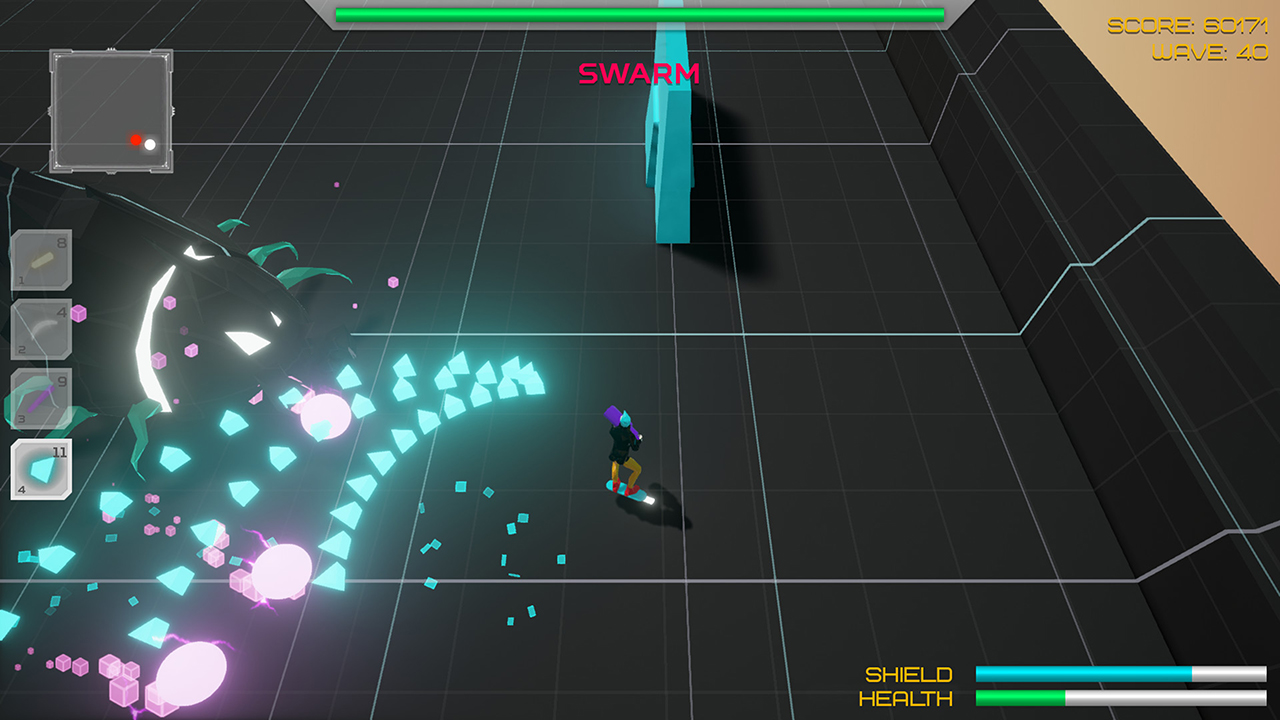This screenshot has height=720, width=1280.
Task: Click the SWARM boss title text
Action: click(640, 74)
